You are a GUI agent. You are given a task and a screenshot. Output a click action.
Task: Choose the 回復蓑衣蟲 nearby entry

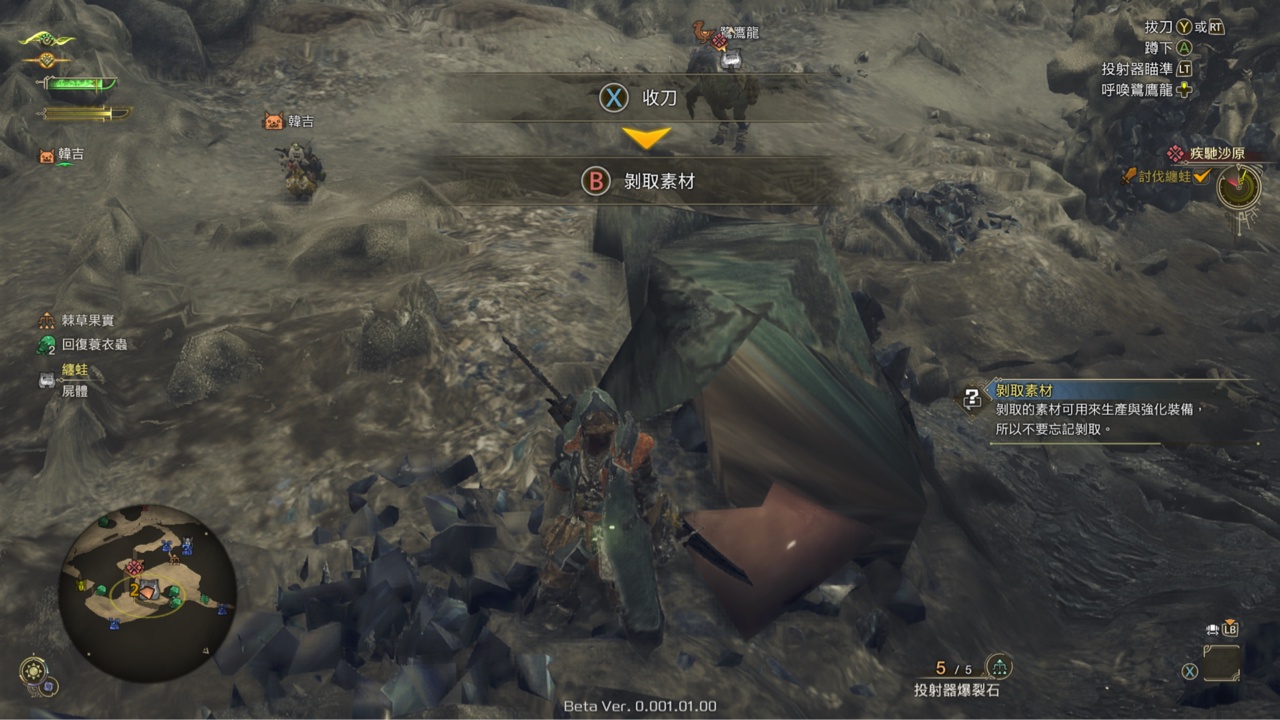pos(94,344)
